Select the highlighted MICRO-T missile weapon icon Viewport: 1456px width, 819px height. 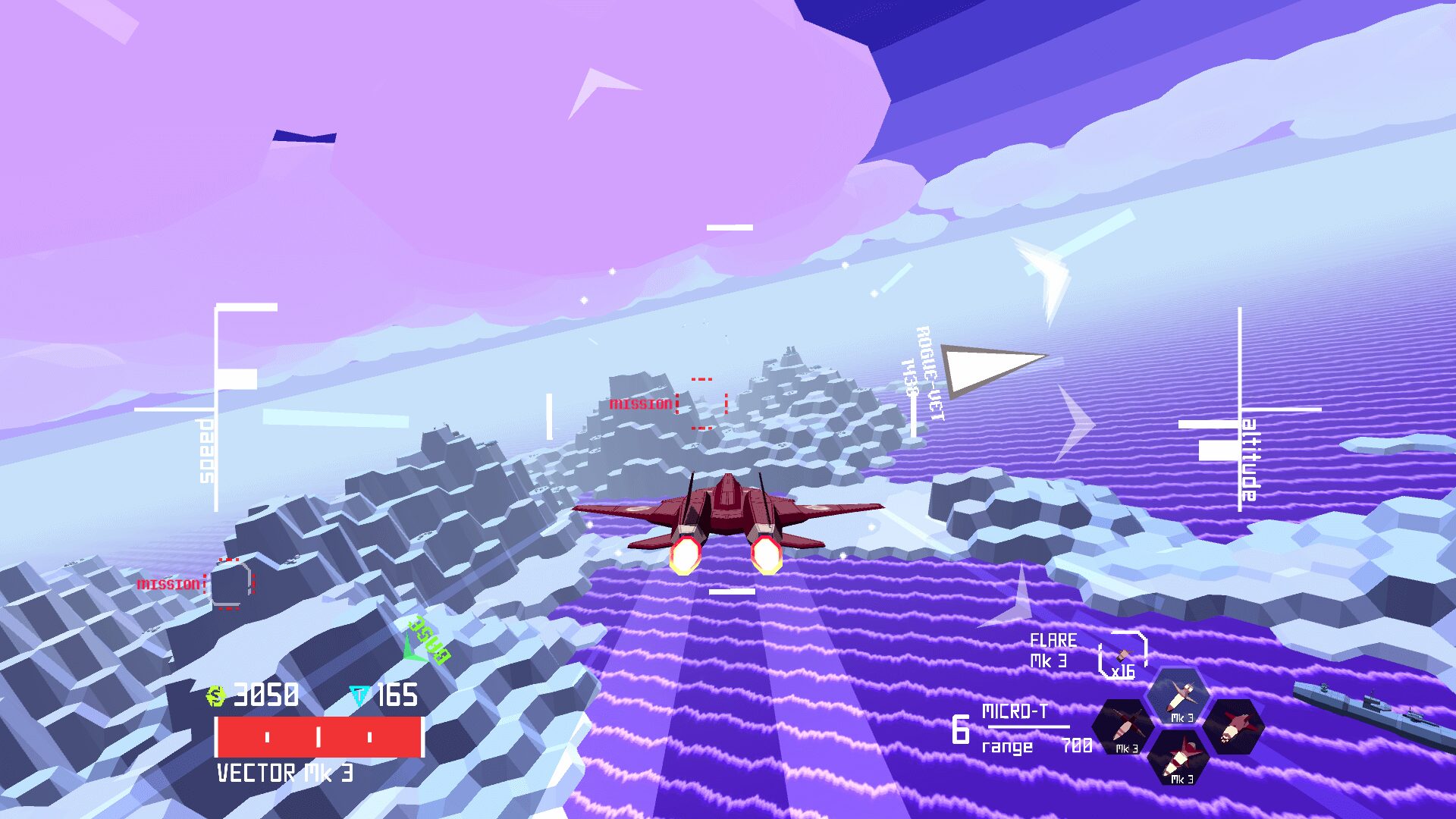click(1178, 692)
